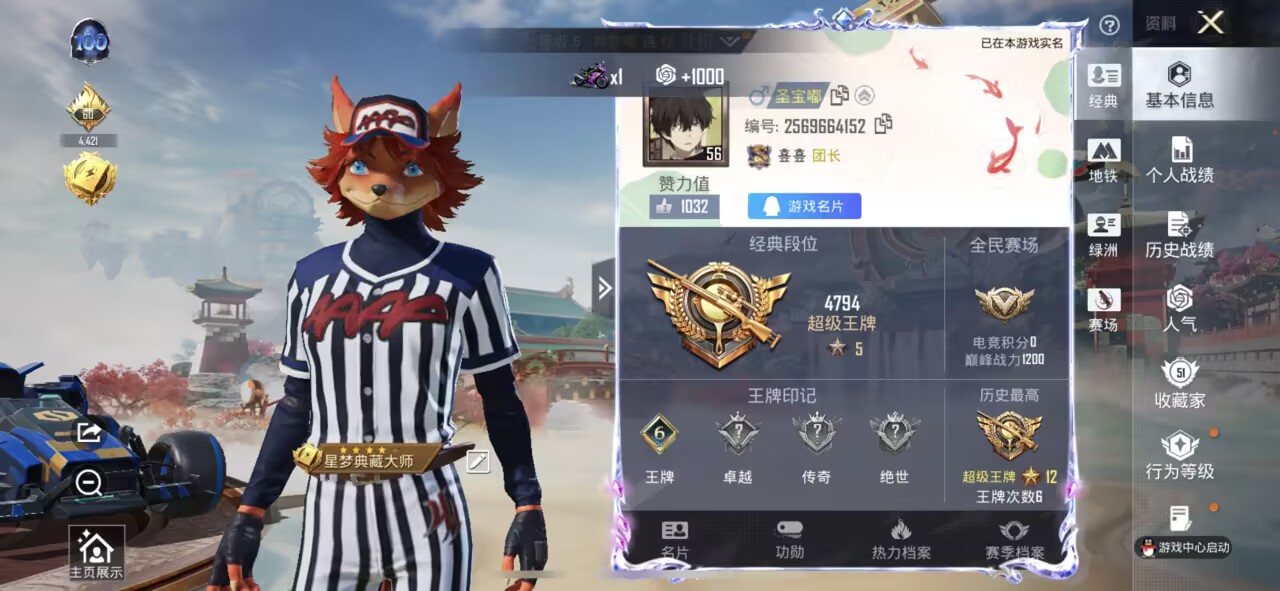The image size is (1280, 591).
Task: View the 行为等级 behavior level section
Action: click(x=1180, y=456)
